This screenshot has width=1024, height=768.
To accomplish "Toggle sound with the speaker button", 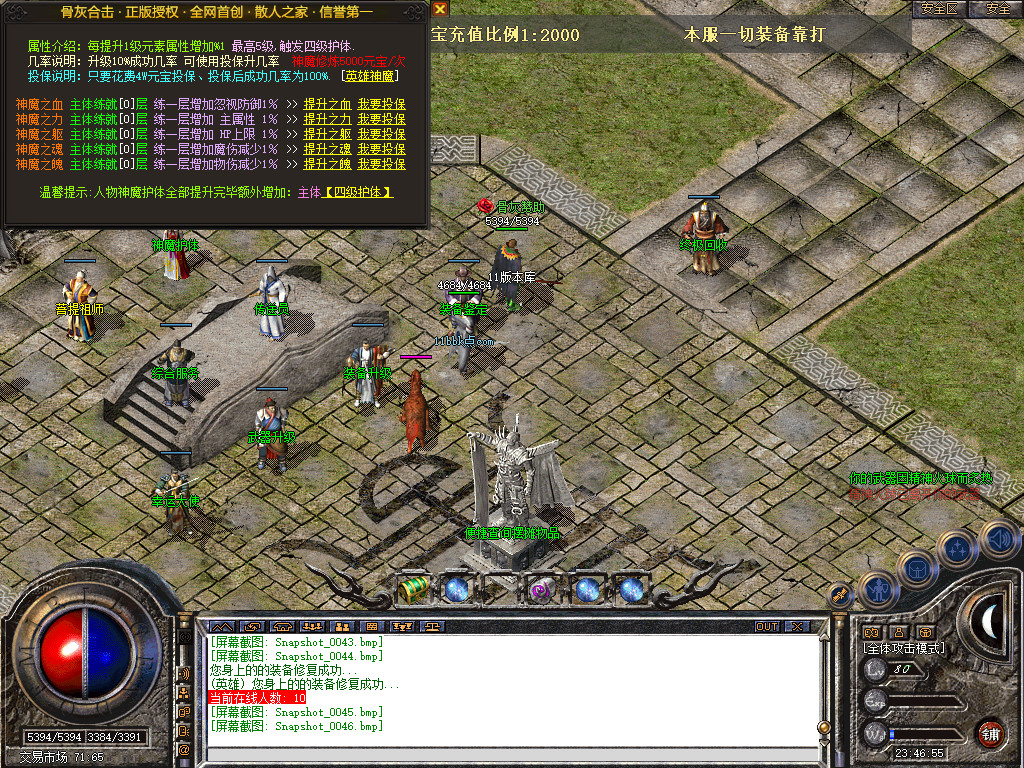I will pyautogui.click(x=998, y=538).
